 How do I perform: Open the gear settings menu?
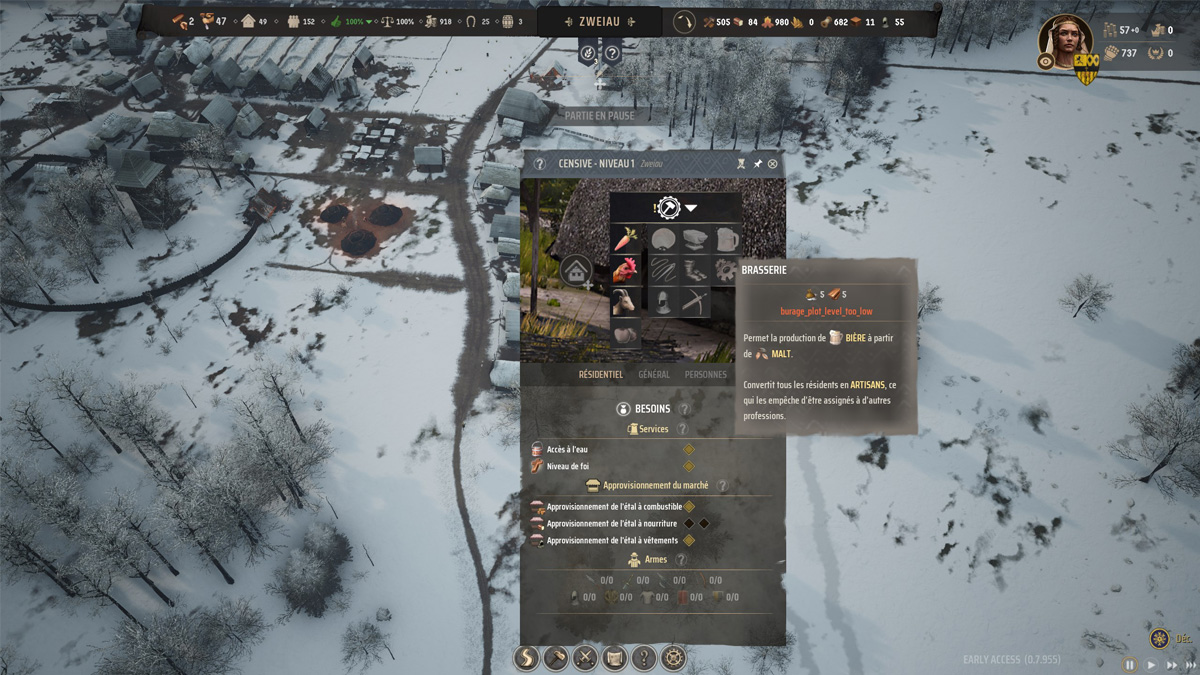(675, 658)
